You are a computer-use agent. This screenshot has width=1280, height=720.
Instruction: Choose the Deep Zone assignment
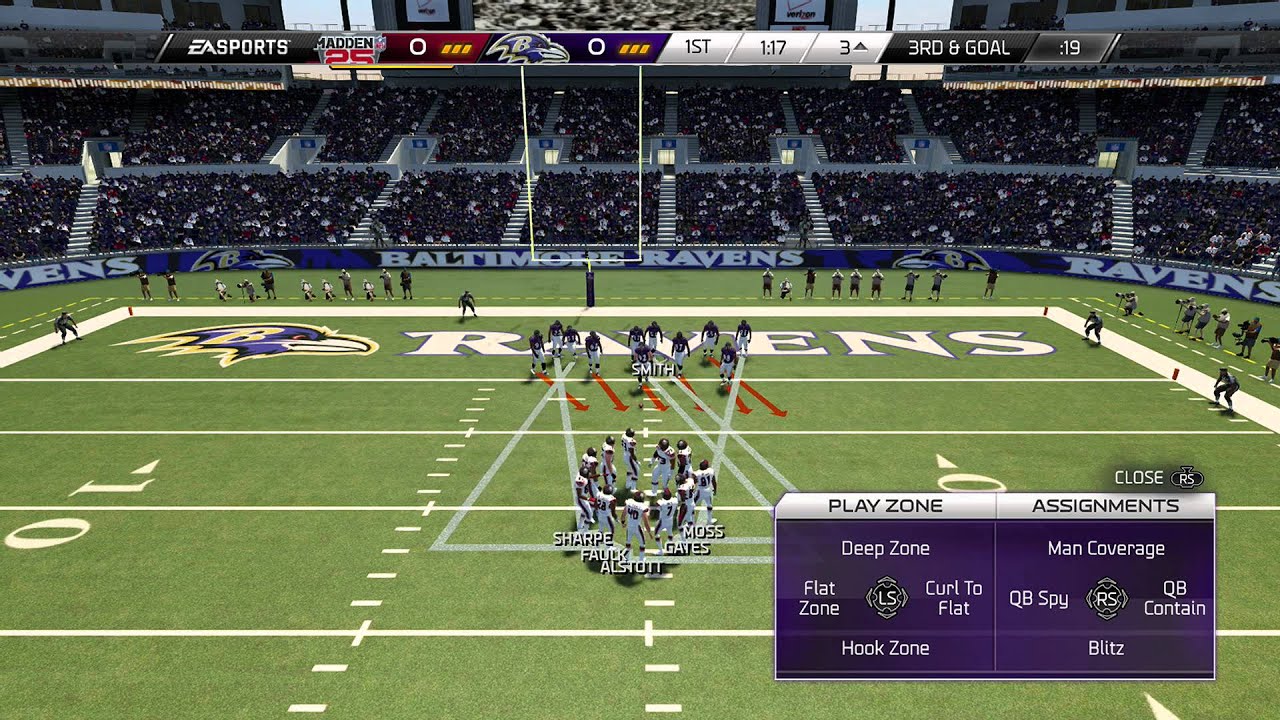885,548
